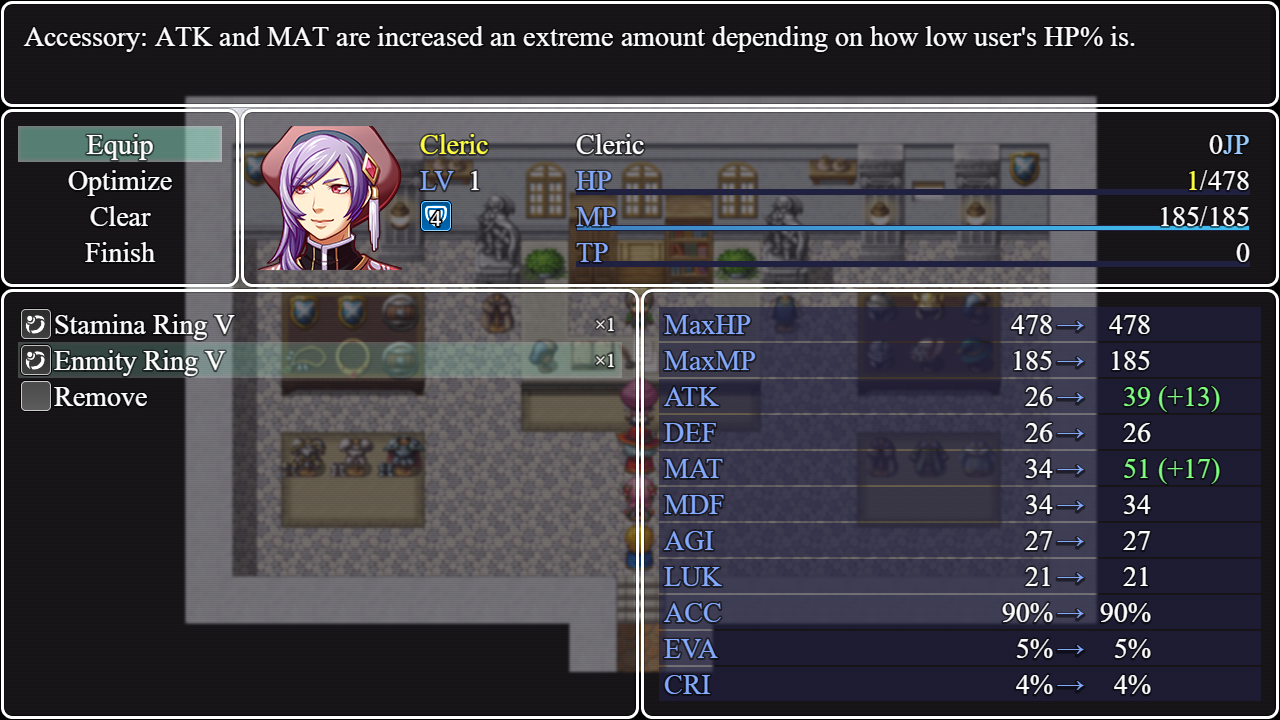Click the HP value reading 1/478
The height and width of the screenshot is (720, 1280).
(1220, 180)
